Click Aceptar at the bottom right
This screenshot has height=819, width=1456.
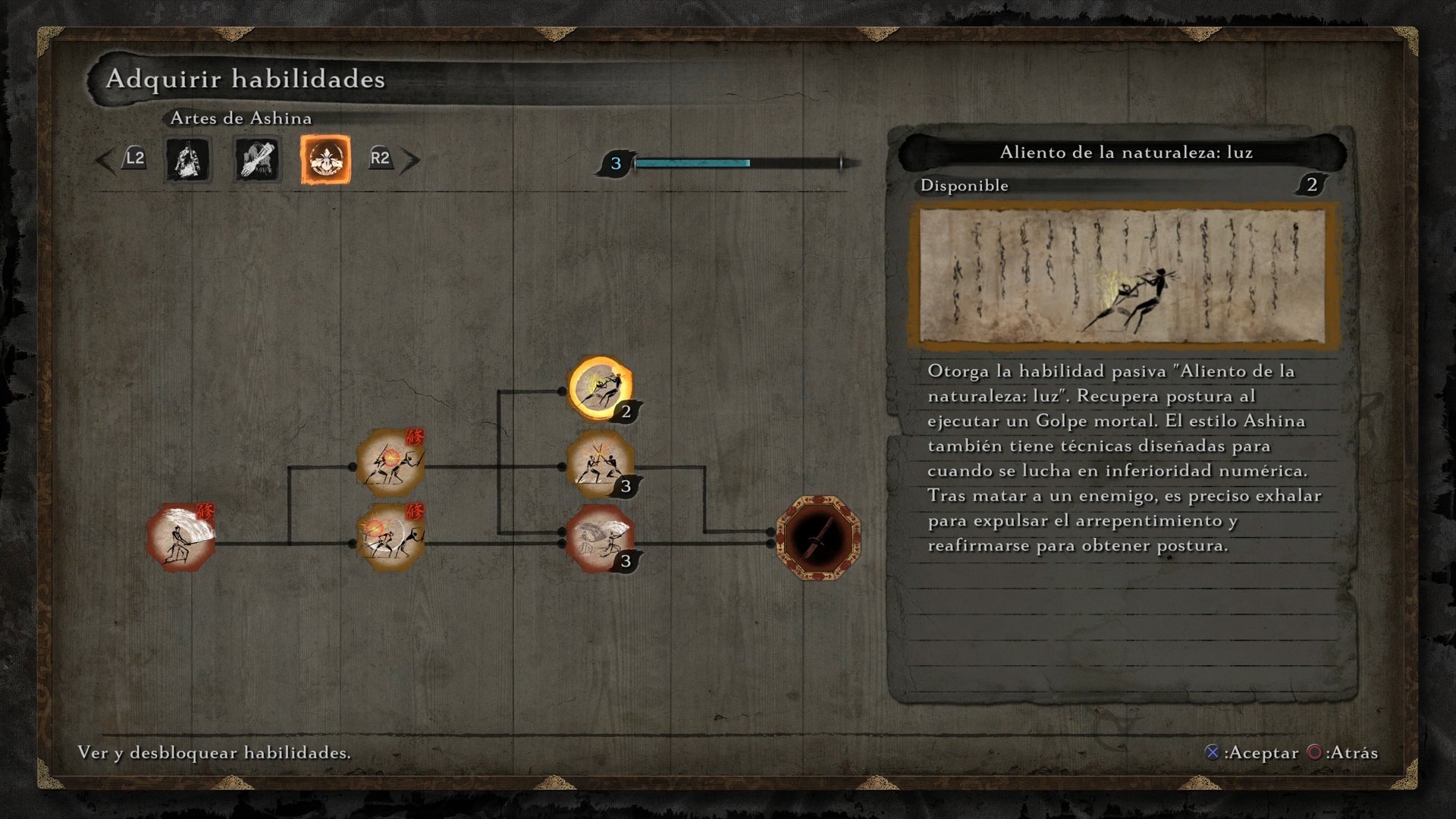click(x=1251, y=753)
